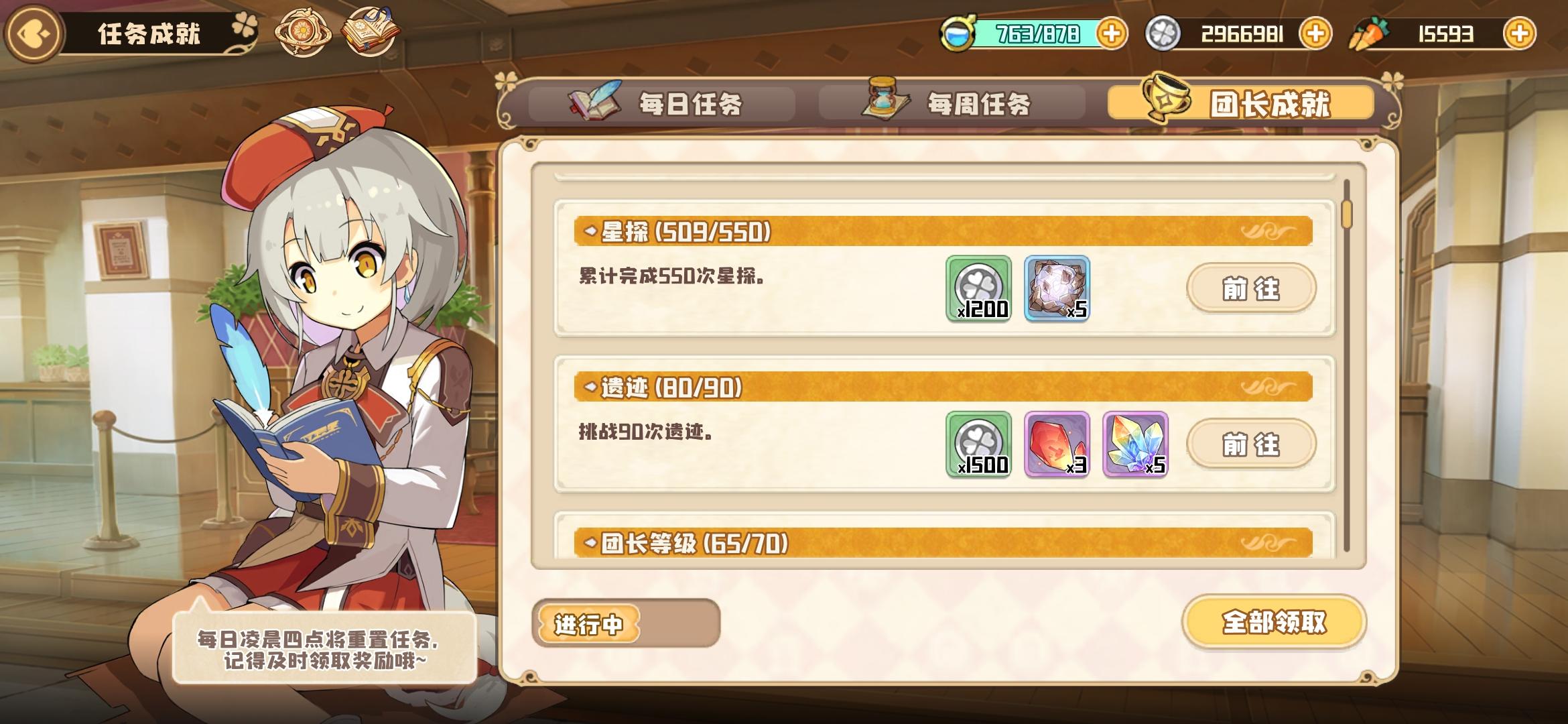Click the silver clover currency icon
The width and height of the screenshot is (1568, 724).
1163,32
